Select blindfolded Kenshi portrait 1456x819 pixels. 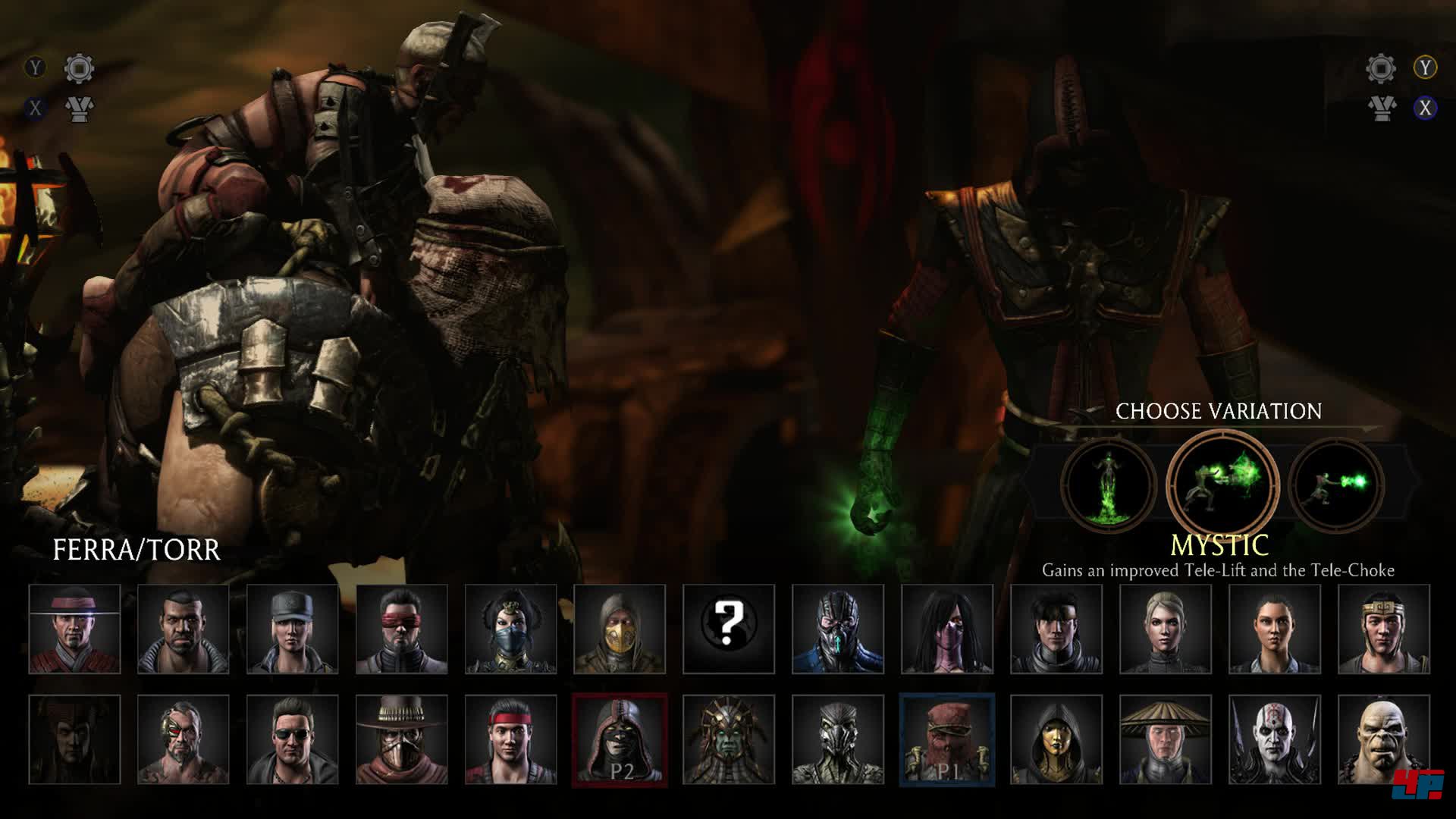tap(401, 629)
